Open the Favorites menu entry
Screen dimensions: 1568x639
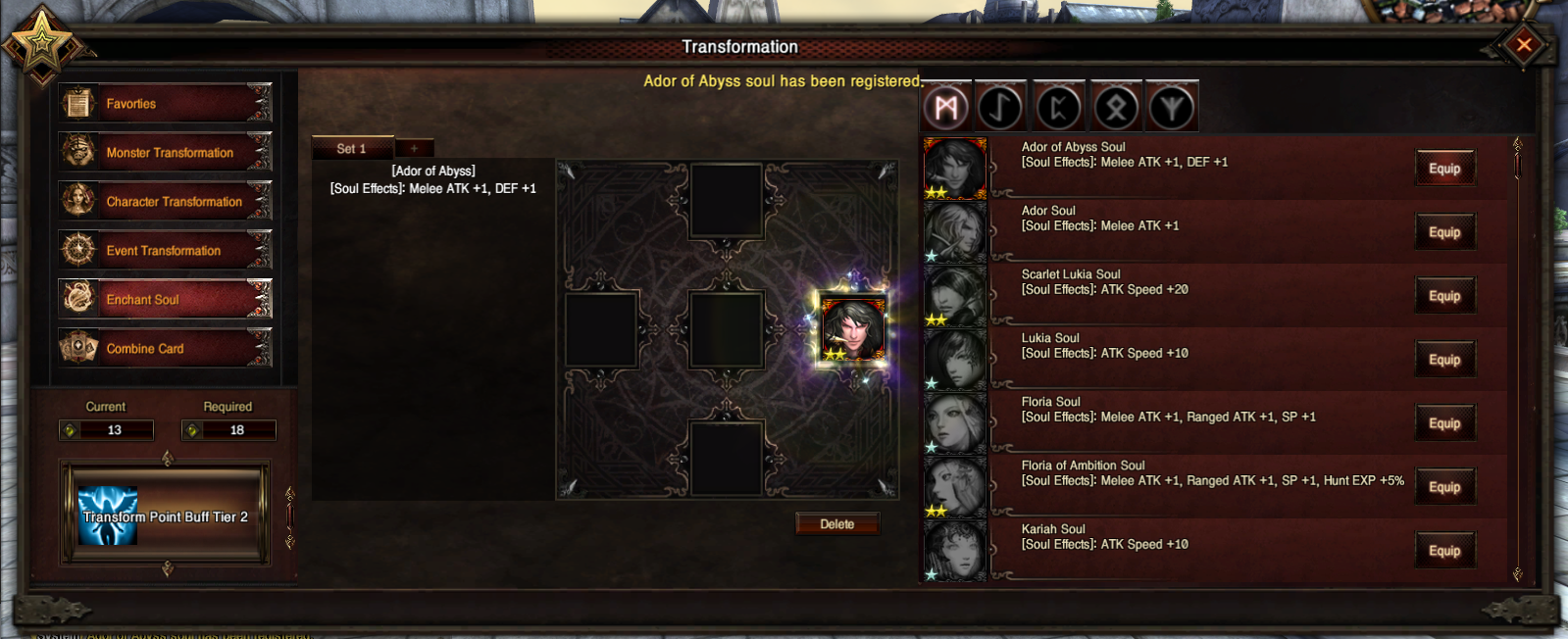click(x=164, y=103)
